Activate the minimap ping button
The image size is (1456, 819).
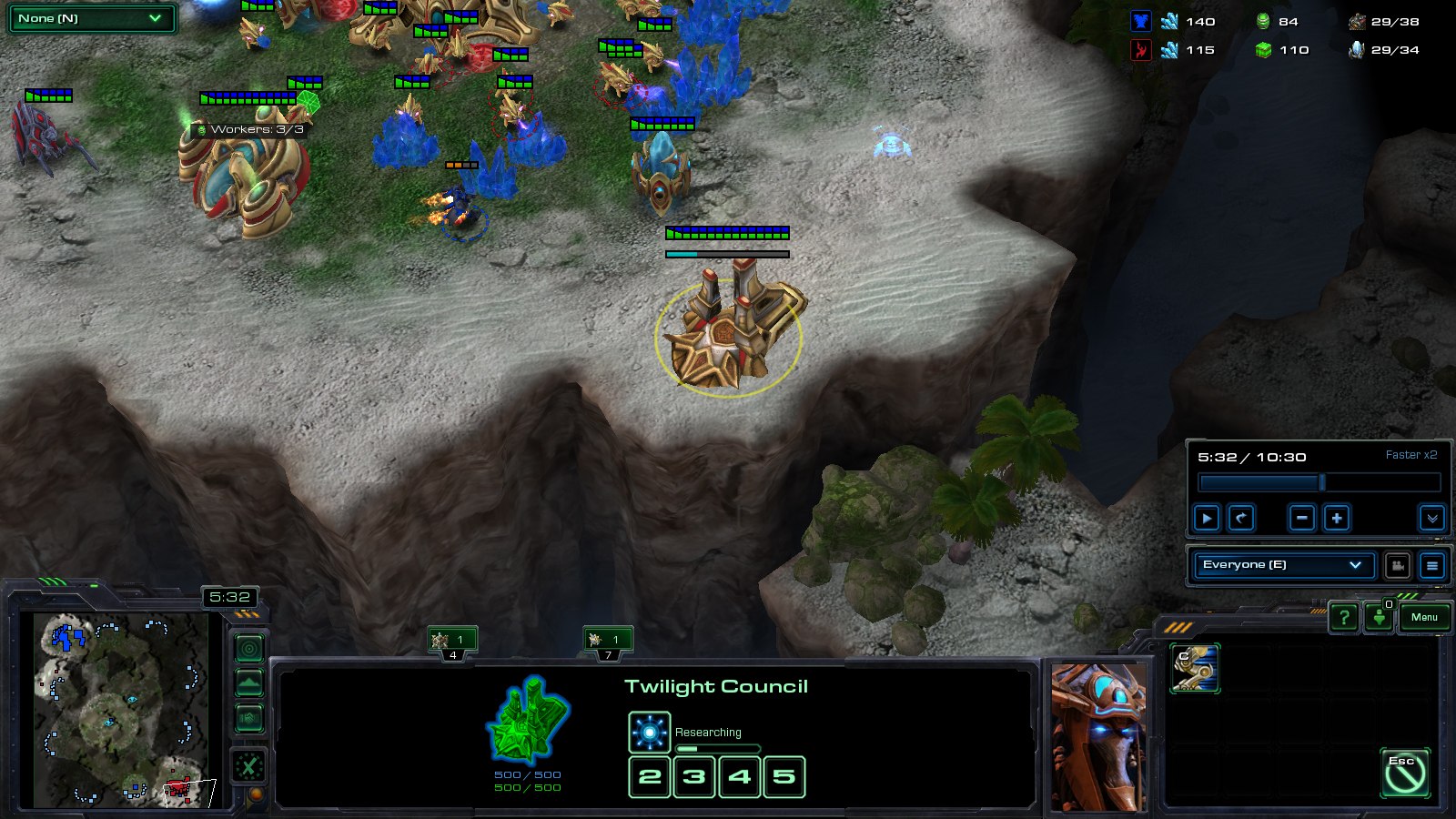tap(249, 649)
